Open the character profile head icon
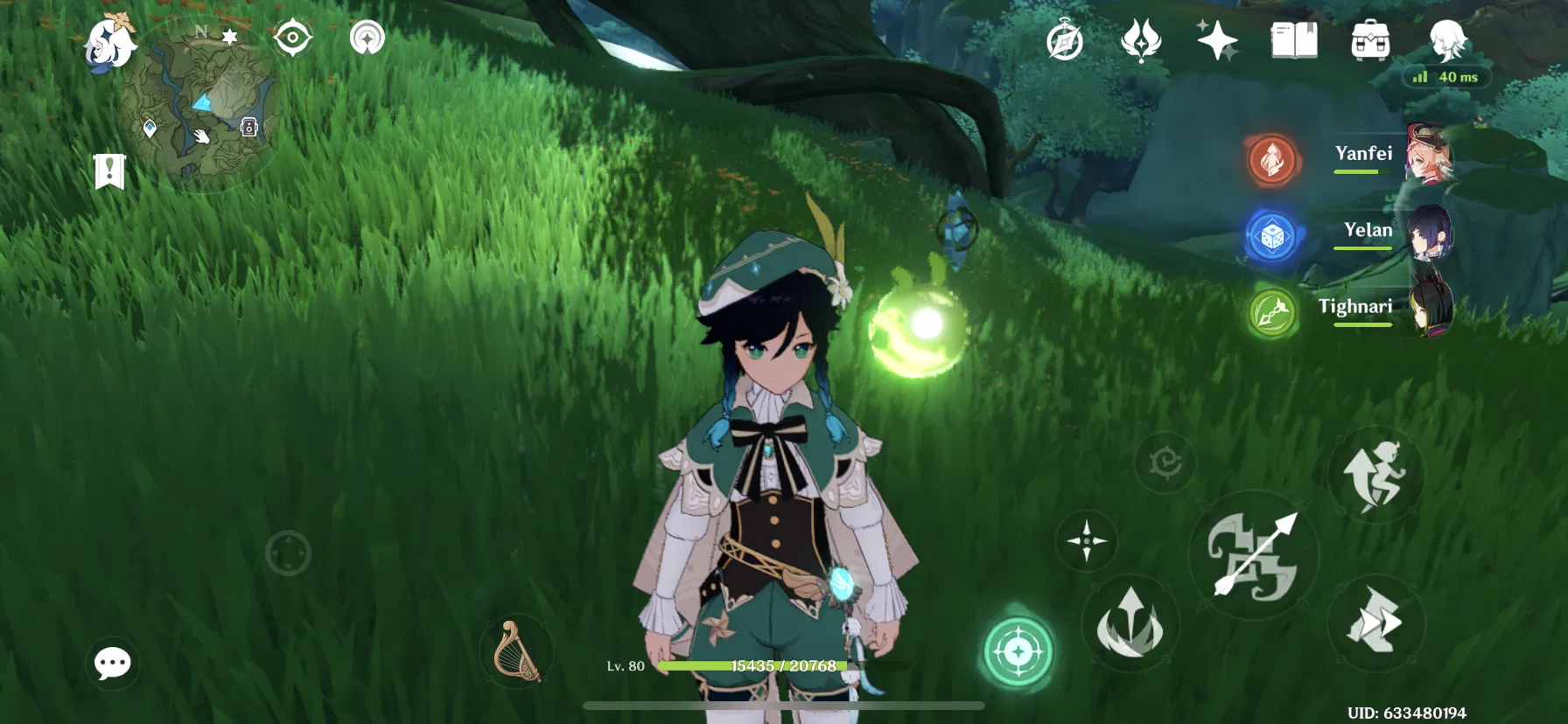The height and width of the screenshot is (724, 1568). coord(1447,41)
